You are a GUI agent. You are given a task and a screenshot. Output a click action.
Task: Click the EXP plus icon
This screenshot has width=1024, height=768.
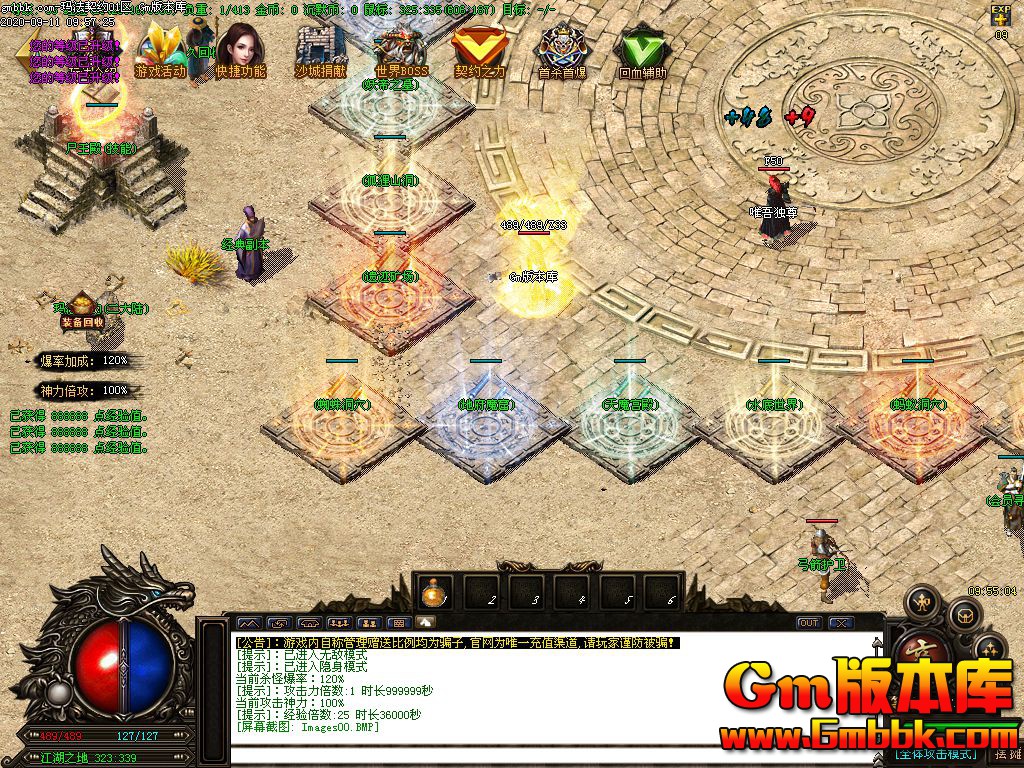coord(1001,15)
